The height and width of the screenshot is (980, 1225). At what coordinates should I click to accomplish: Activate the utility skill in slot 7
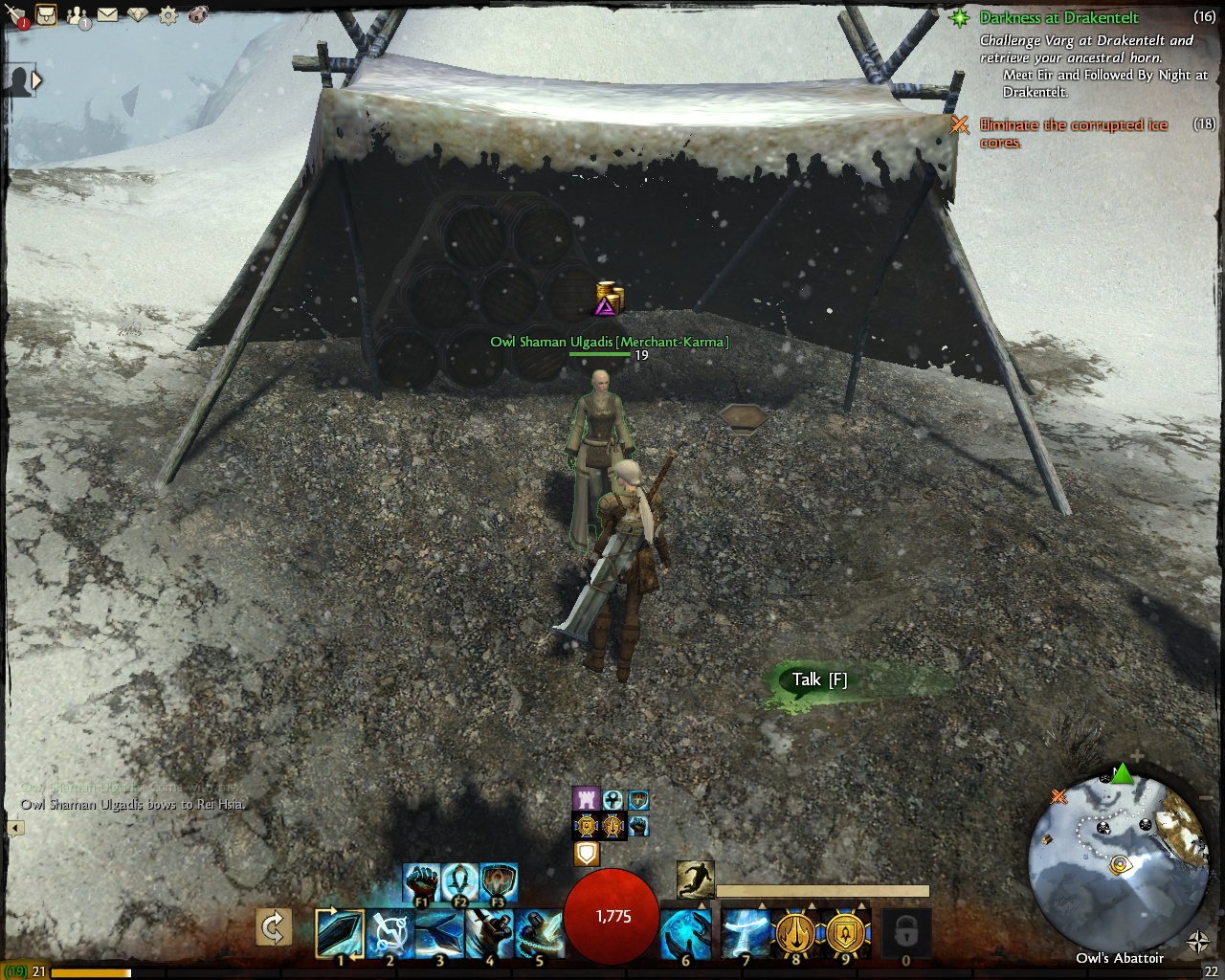(746, 933)
